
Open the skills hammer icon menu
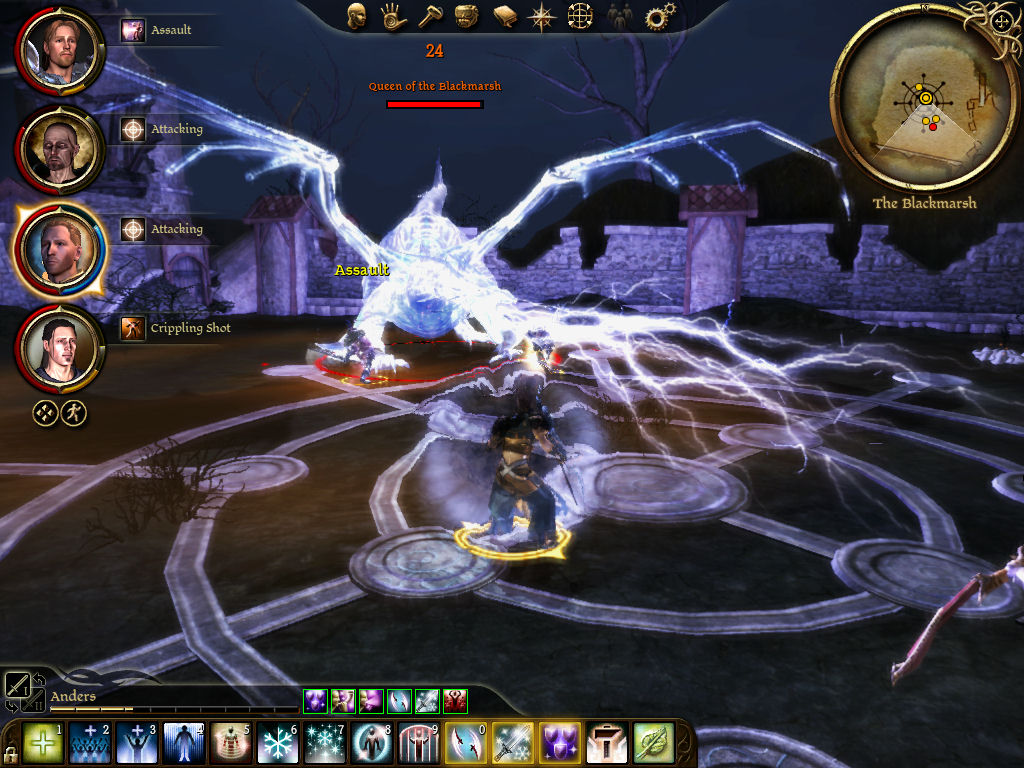pyautogui.click(x=428, y=17)
